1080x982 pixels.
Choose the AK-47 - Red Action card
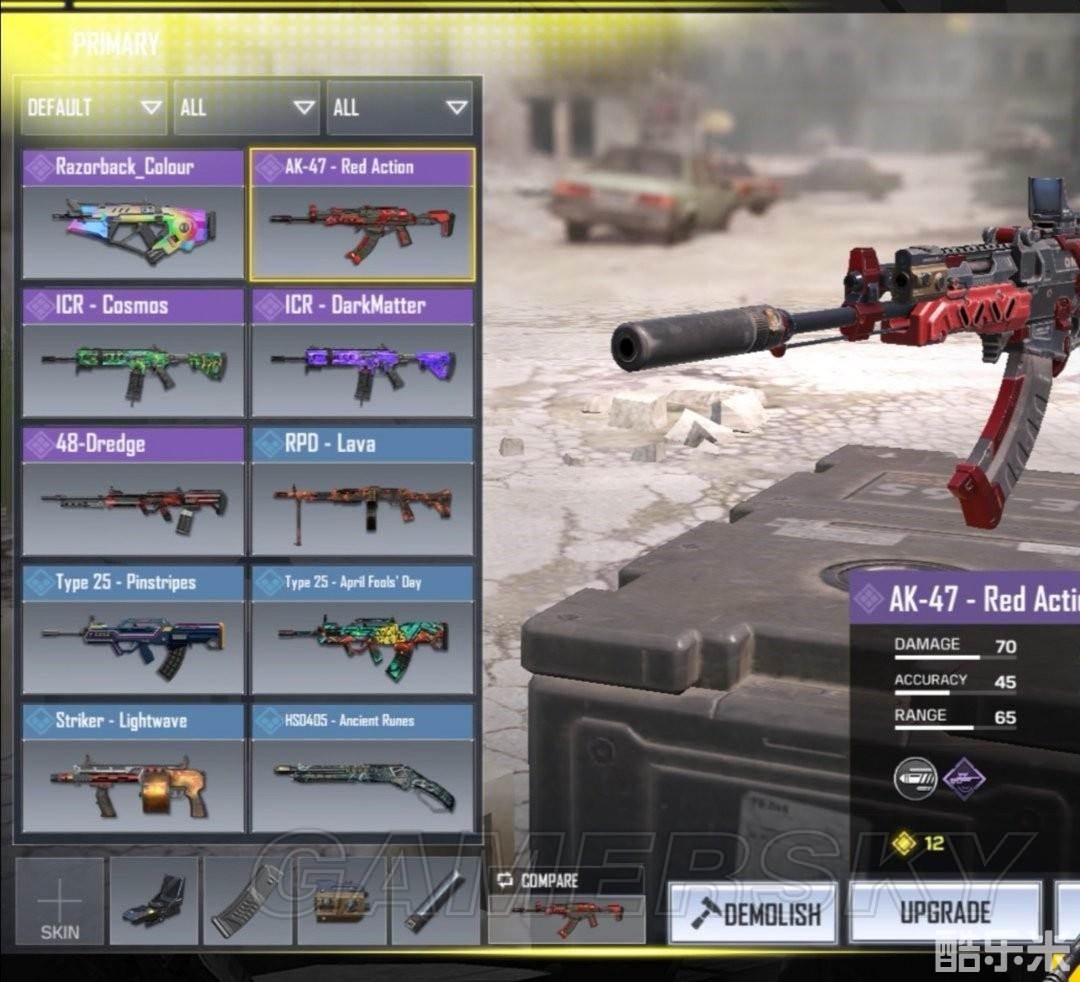click(362, 214)
